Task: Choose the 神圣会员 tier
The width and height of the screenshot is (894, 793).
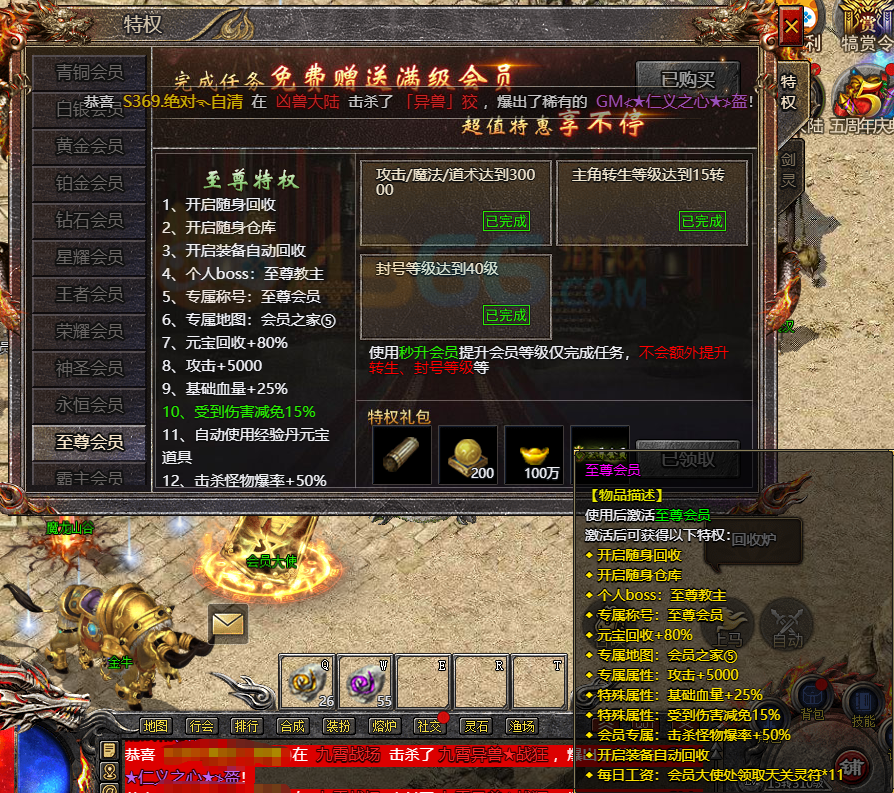Action: 89,368
